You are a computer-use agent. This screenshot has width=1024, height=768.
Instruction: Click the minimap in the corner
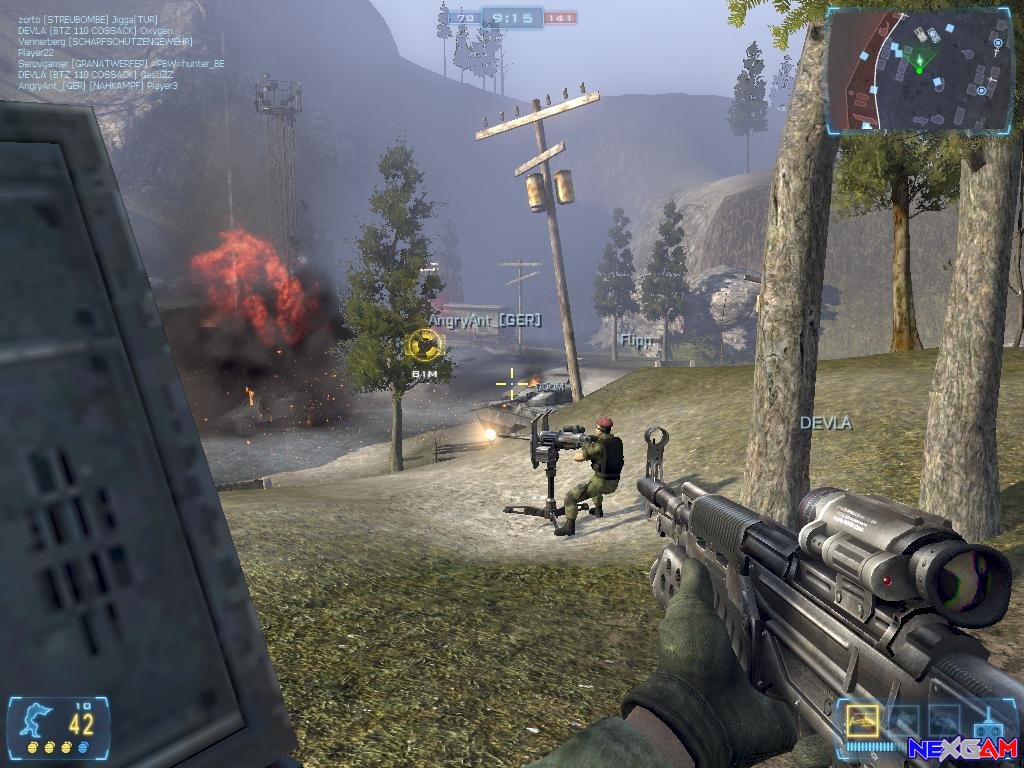(917, 71)
